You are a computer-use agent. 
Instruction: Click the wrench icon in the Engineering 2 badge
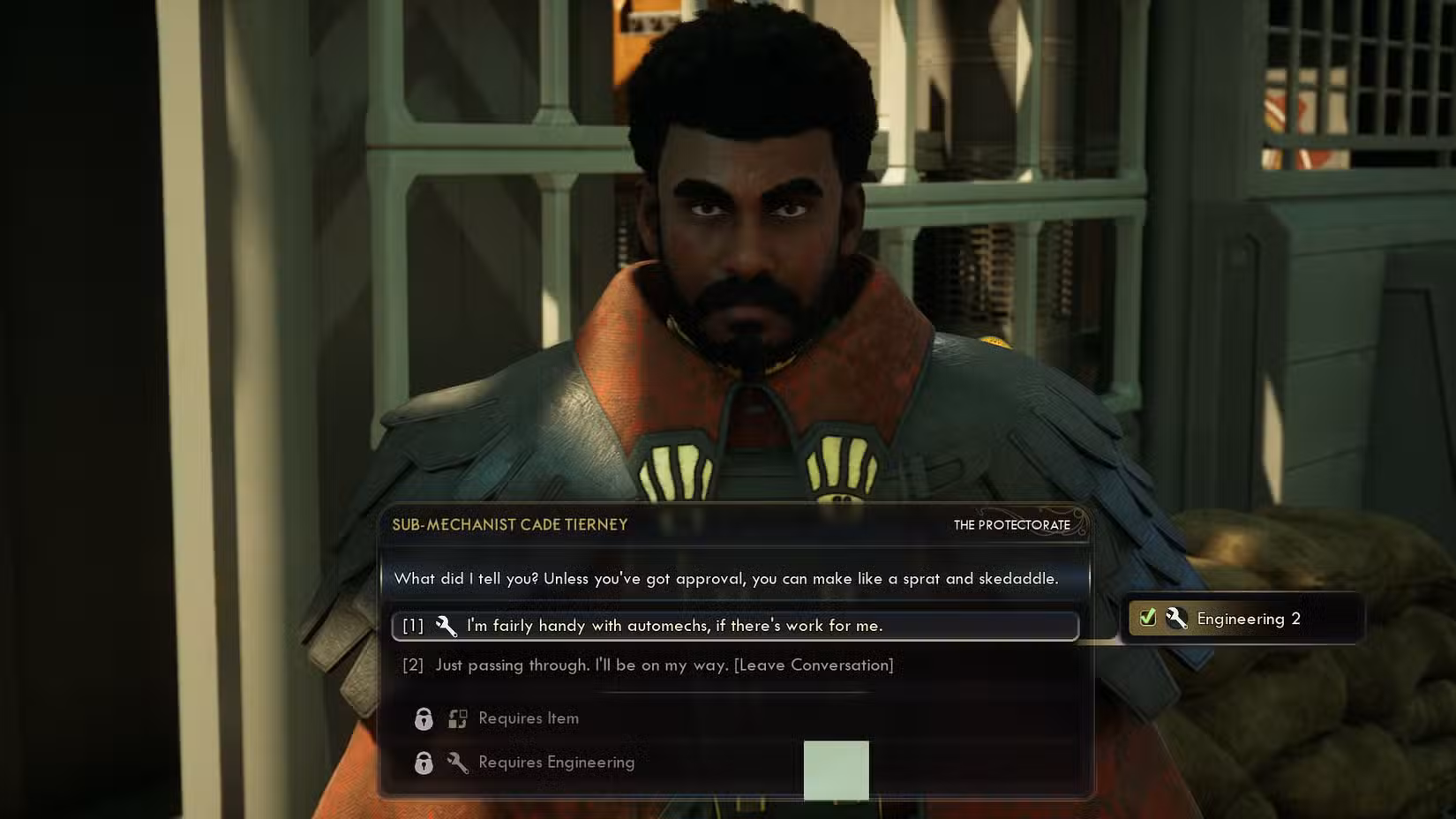tap(1175, 619)
